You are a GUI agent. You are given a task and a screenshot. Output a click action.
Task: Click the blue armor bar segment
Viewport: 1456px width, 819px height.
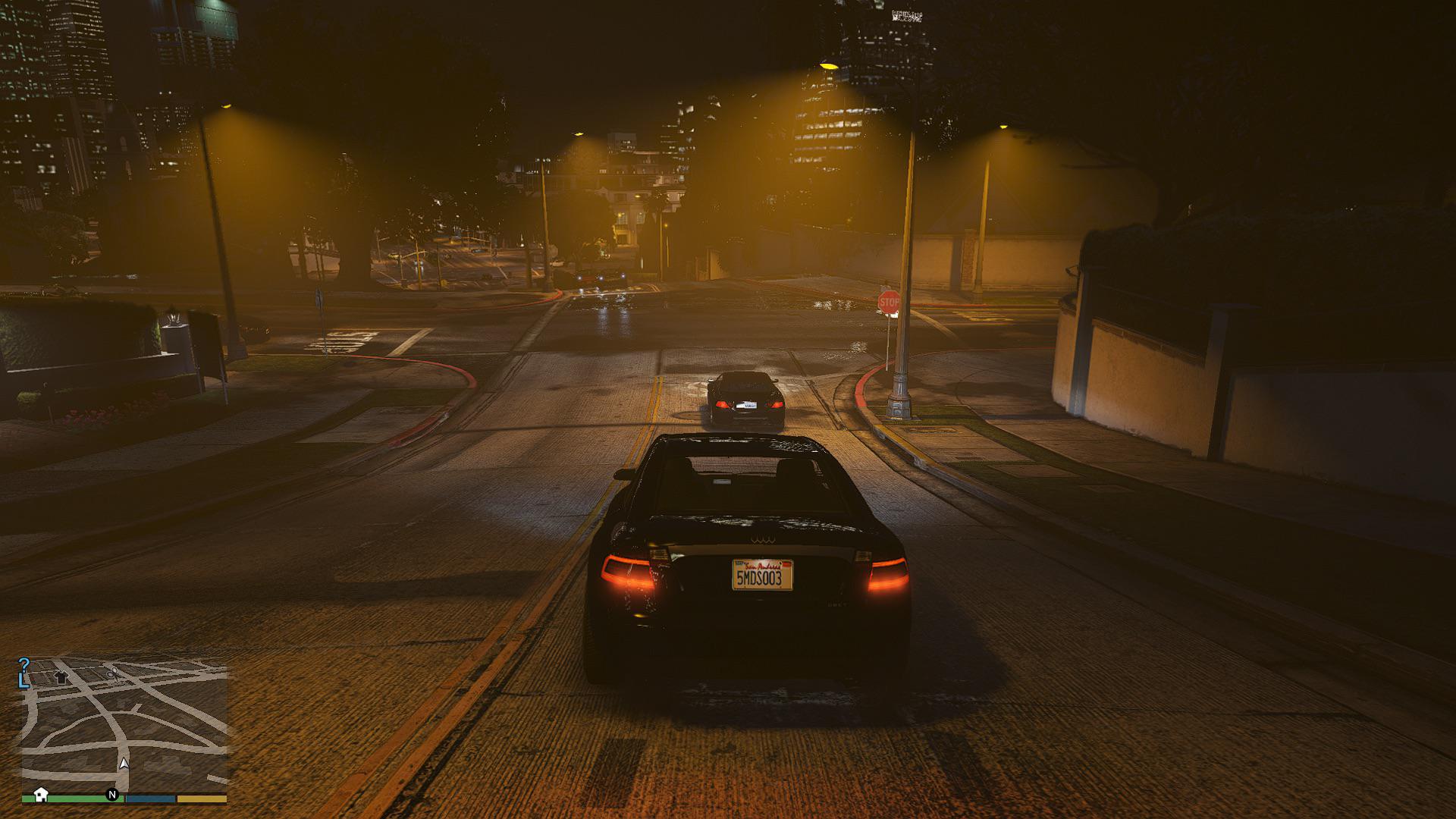coord(150,798)
